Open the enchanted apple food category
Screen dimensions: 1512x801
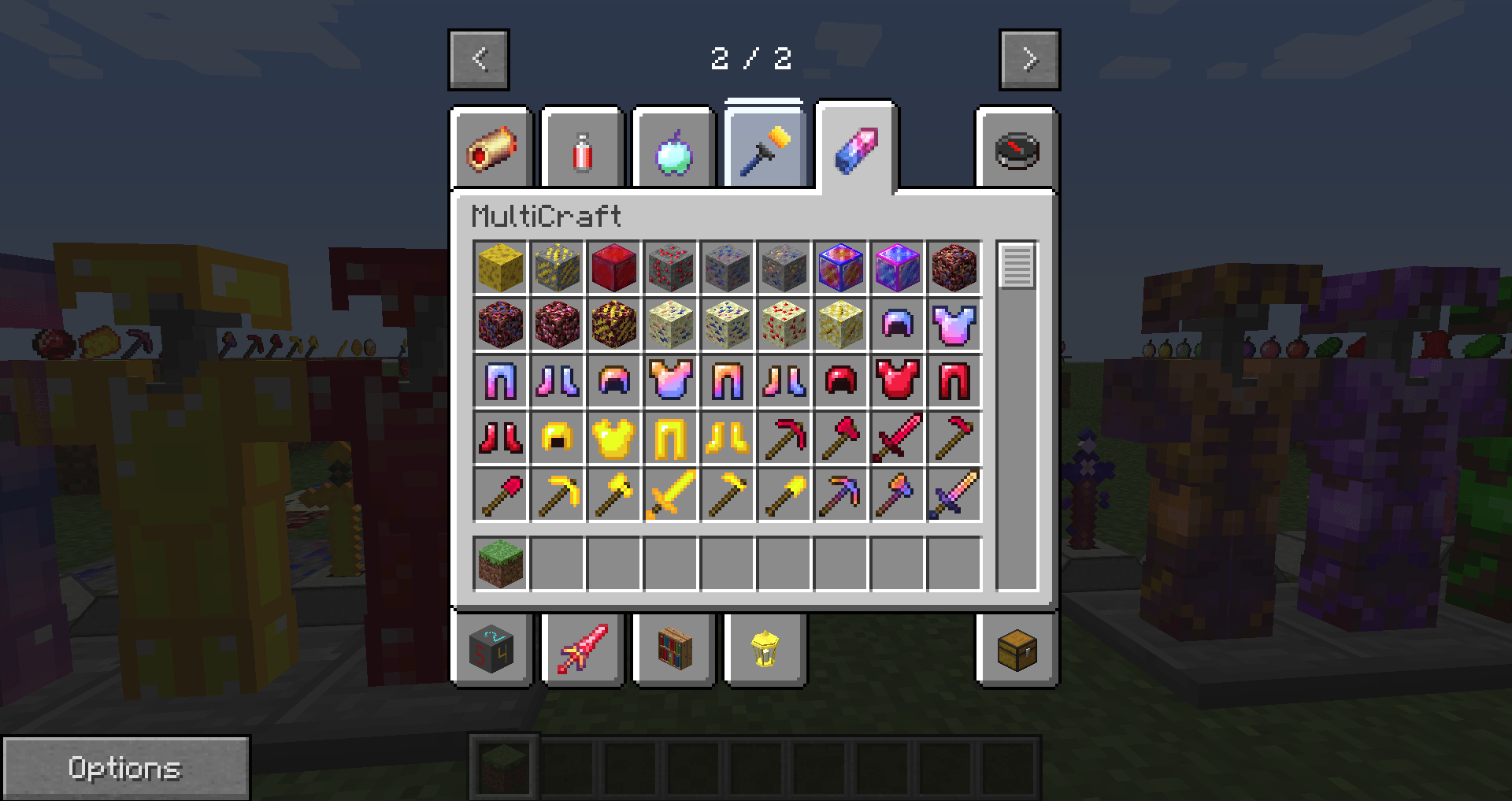point(673,150)
